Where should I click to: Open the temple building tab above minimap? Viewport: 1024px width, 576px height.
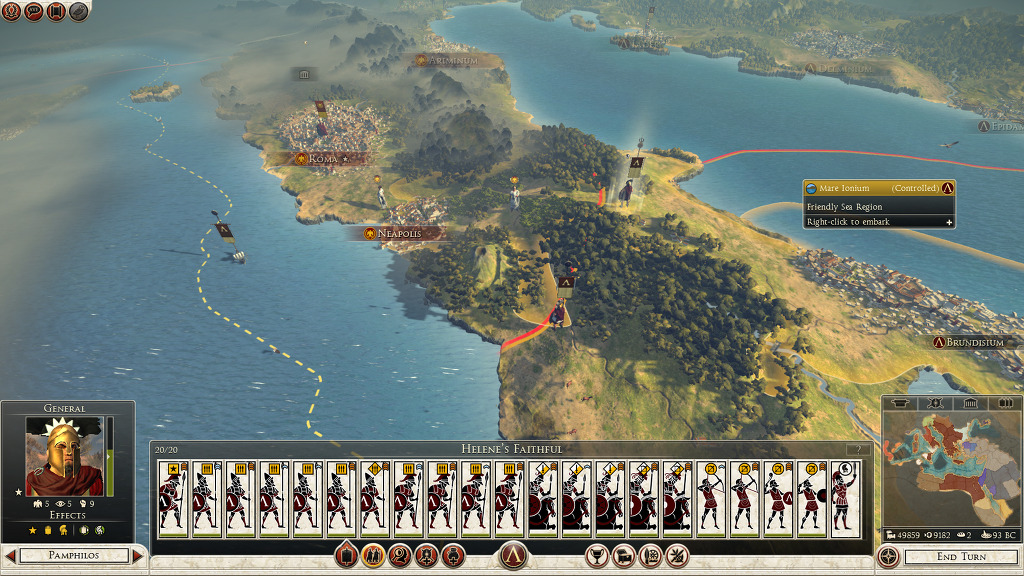pos(967,403)
